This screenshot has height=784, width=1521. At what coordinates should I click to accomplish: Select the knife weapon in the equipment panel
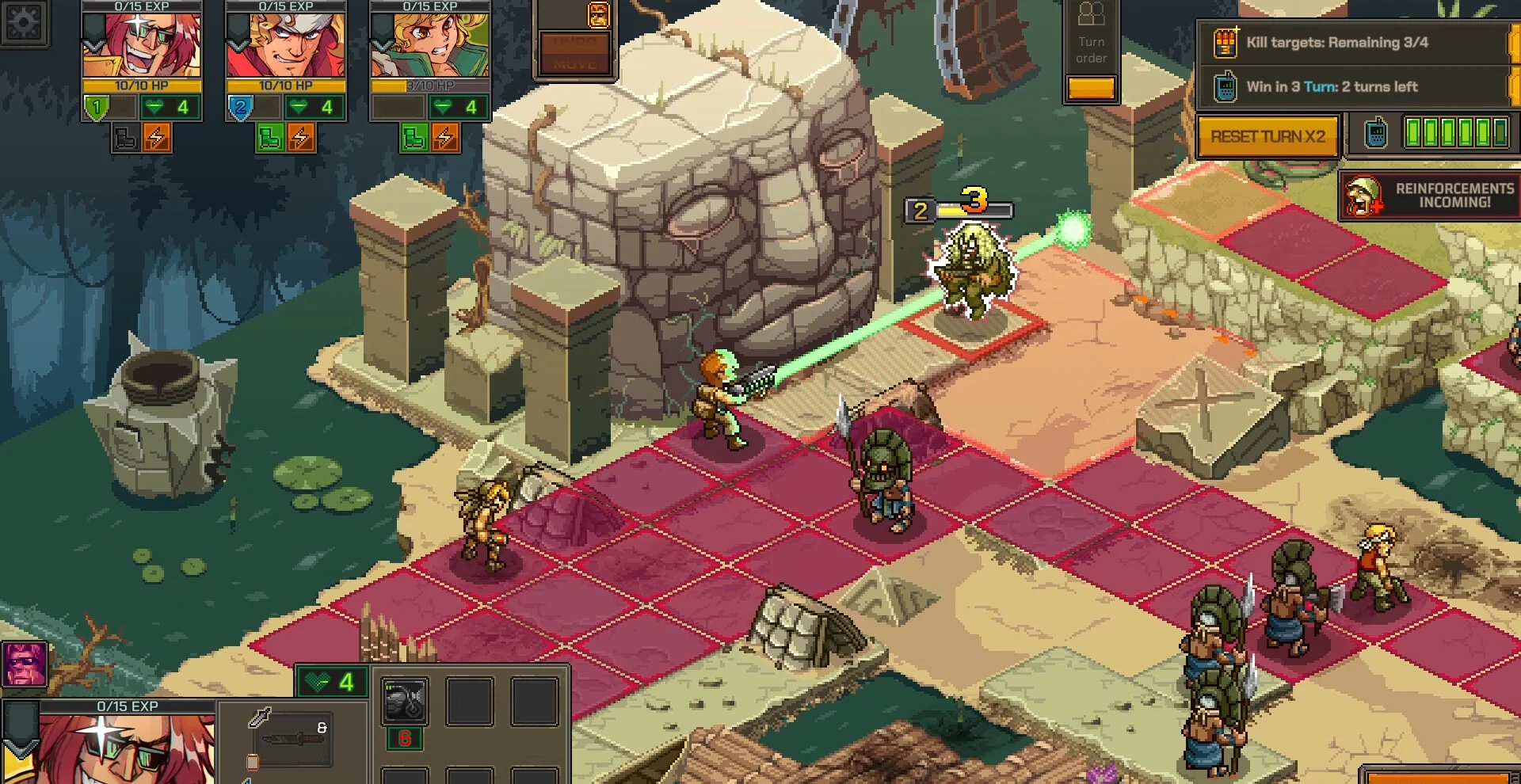click(x=293, y=740)
